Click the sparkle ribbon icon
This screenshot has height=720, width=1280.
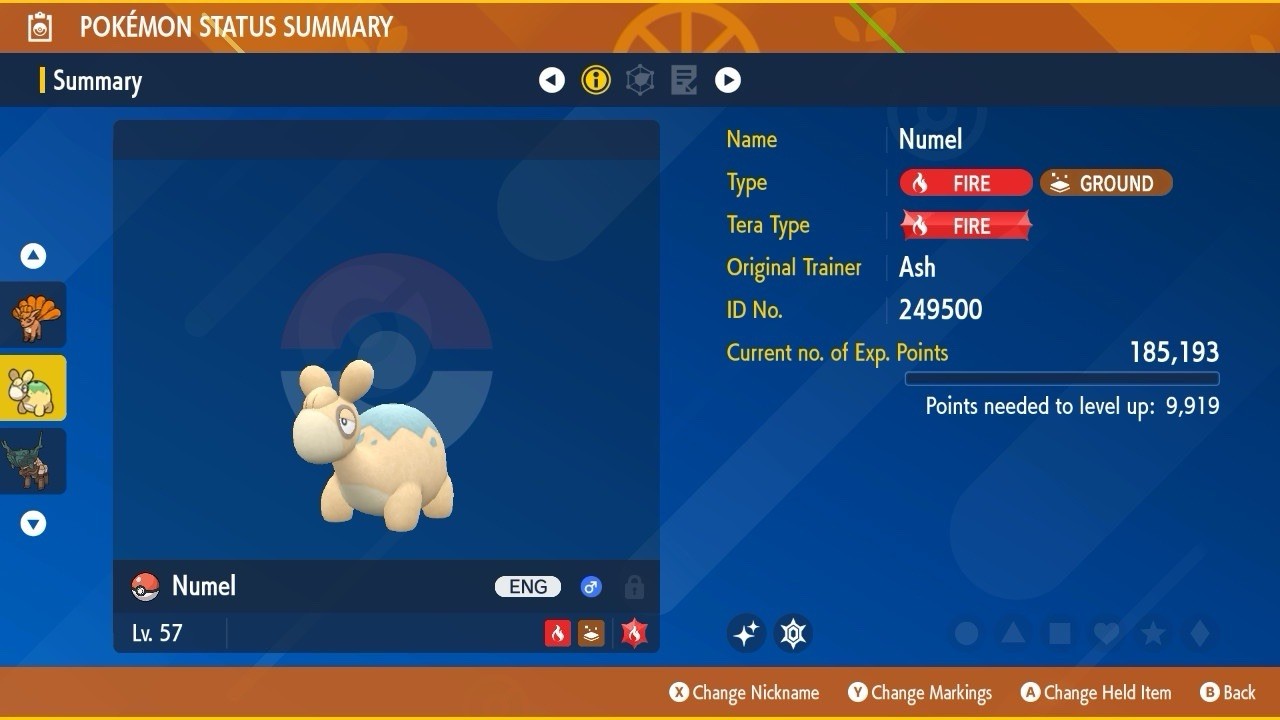click(746, 633)
